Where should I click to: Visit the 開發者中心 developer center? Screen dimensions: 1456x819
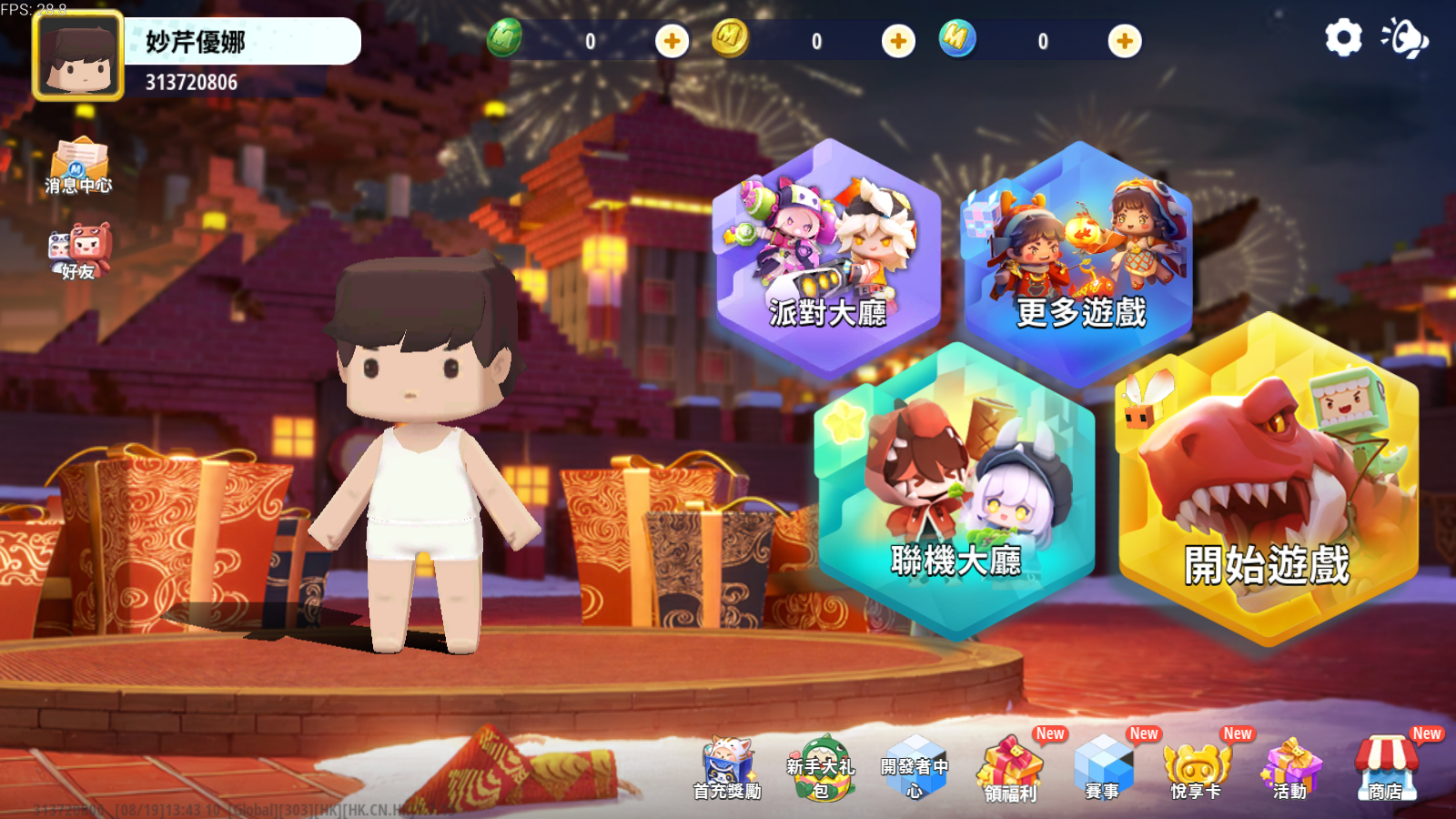(x=915, y=769)
